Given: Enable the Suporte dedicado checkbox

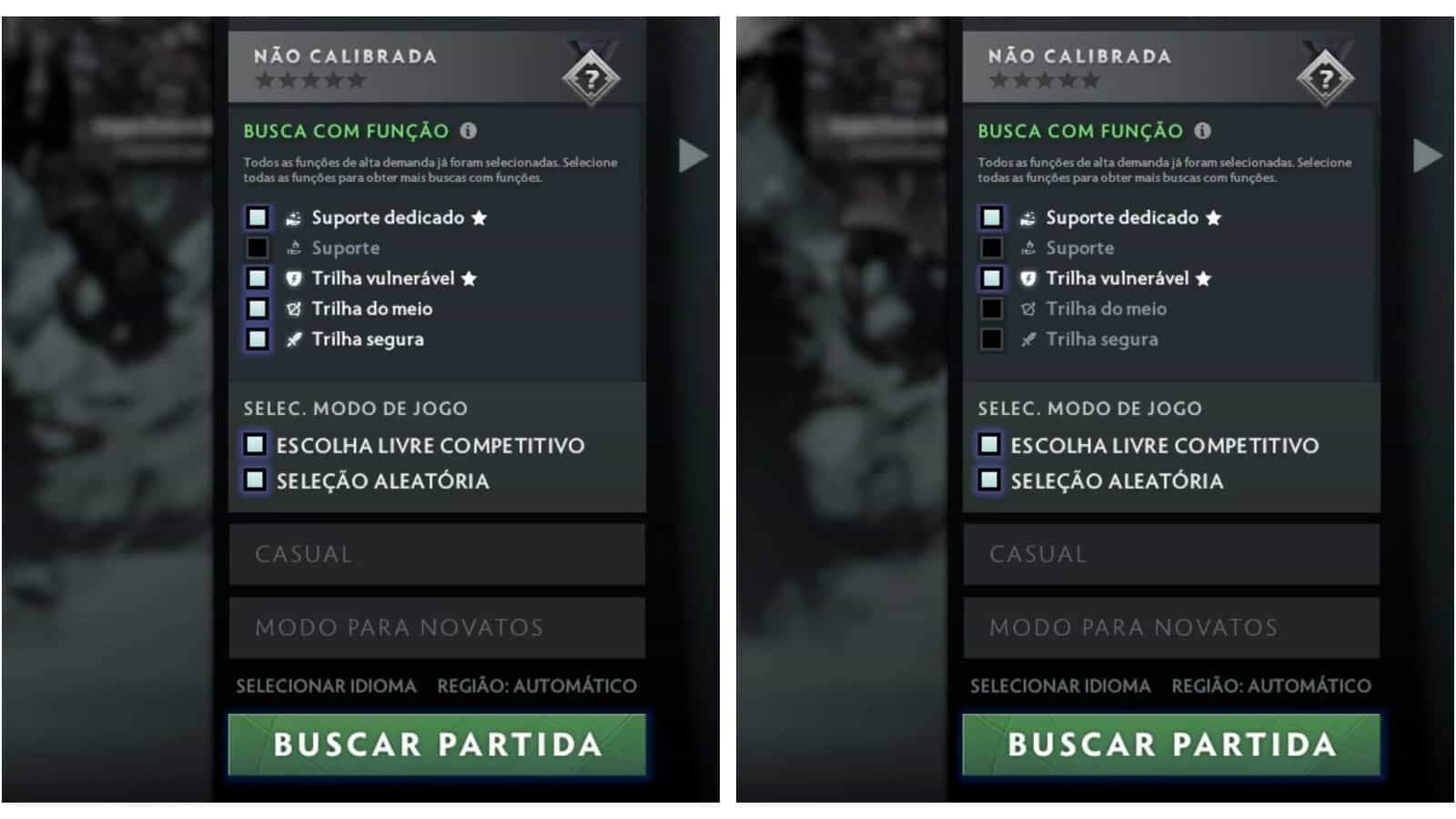Looking at the screenshot, I should pos(258,217).
